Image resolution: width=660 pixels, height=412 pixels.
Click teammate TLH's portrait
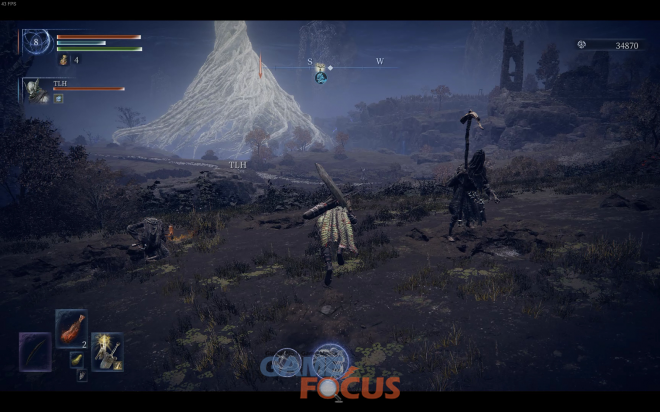click(x=38, y=90)
